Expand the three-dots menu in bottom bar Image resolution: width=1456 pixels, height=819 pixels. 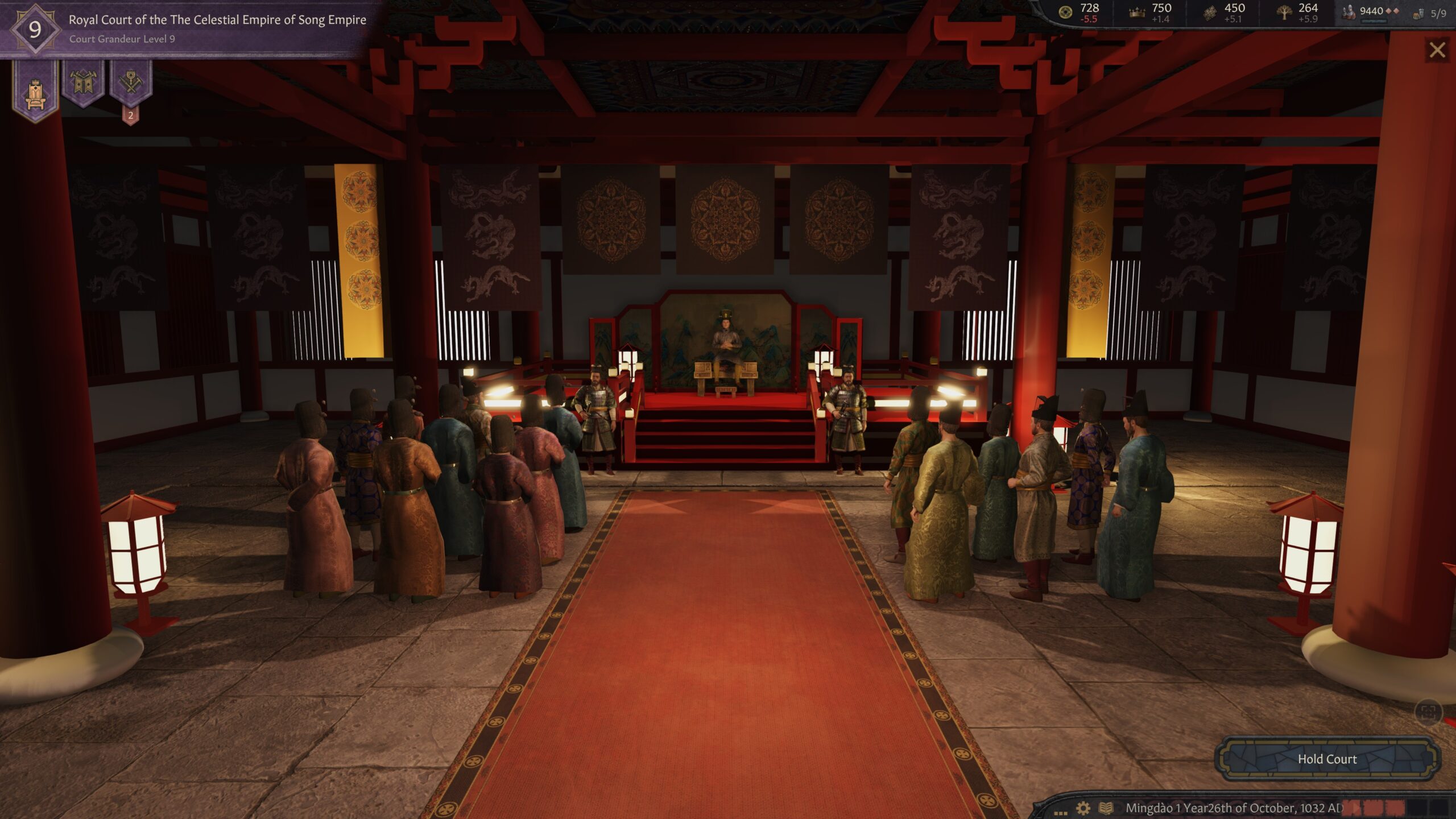(x=1060, y=812)
